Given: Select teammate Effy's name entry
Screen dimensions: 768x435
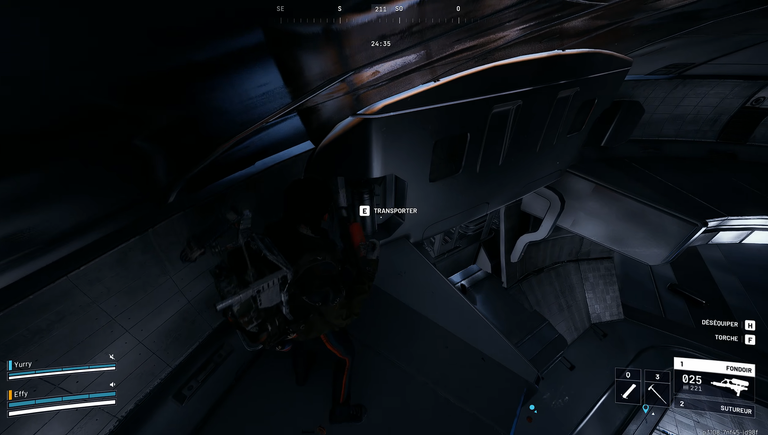Looking at the screenshot, I should 21,394.
